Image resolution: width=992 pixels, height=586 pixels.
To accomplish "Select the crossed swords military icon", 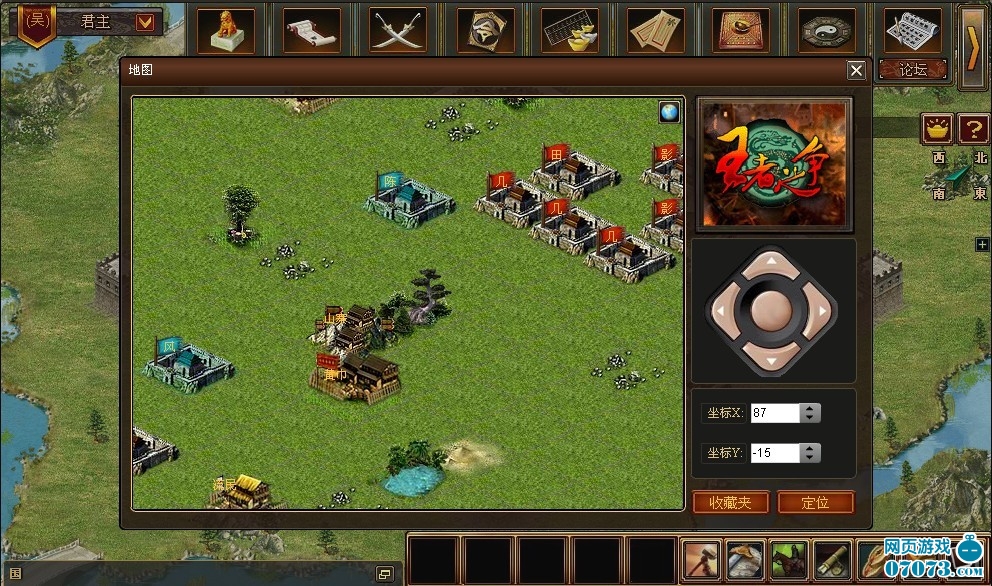I will point(398,30).
